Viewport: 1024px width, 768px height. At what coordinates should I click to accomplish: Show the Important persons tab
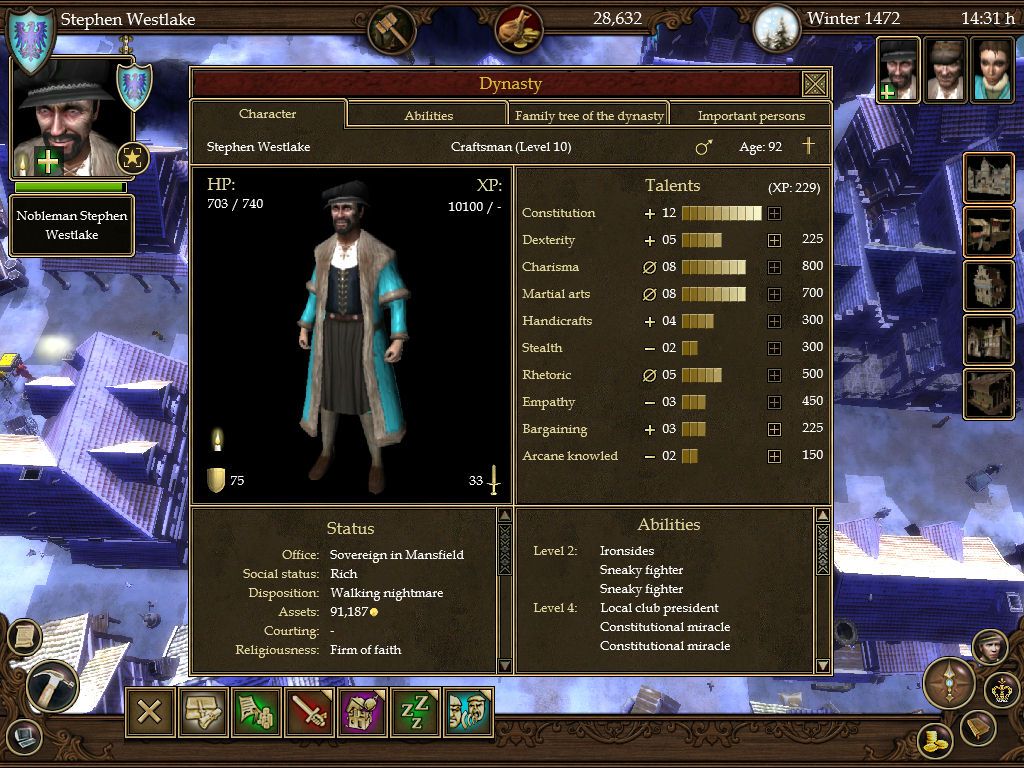pyautogui.click(x=751, y=115)
